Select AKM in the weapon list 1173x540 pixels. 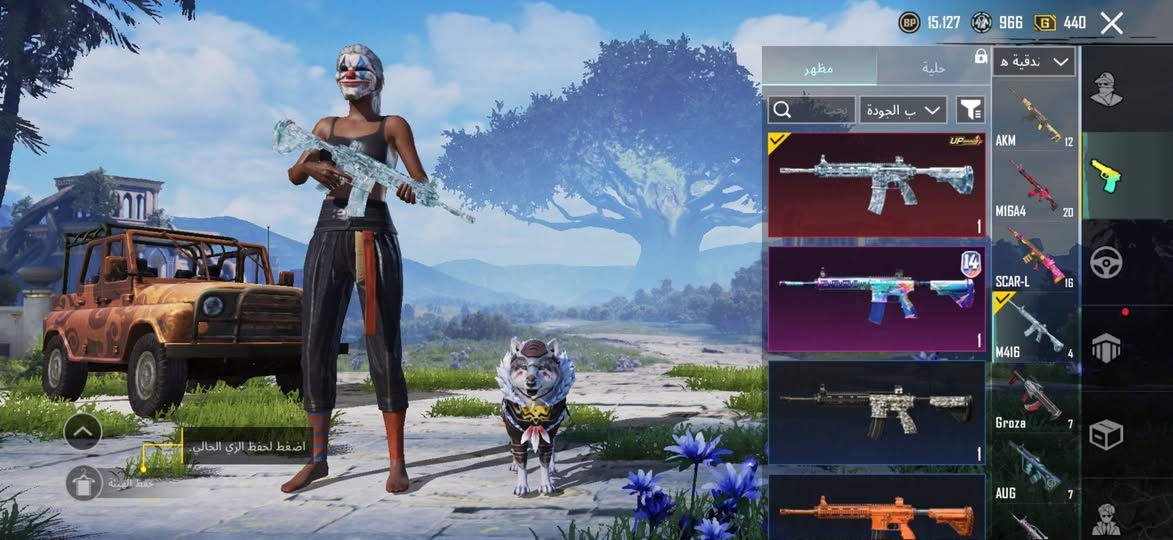1034,117
